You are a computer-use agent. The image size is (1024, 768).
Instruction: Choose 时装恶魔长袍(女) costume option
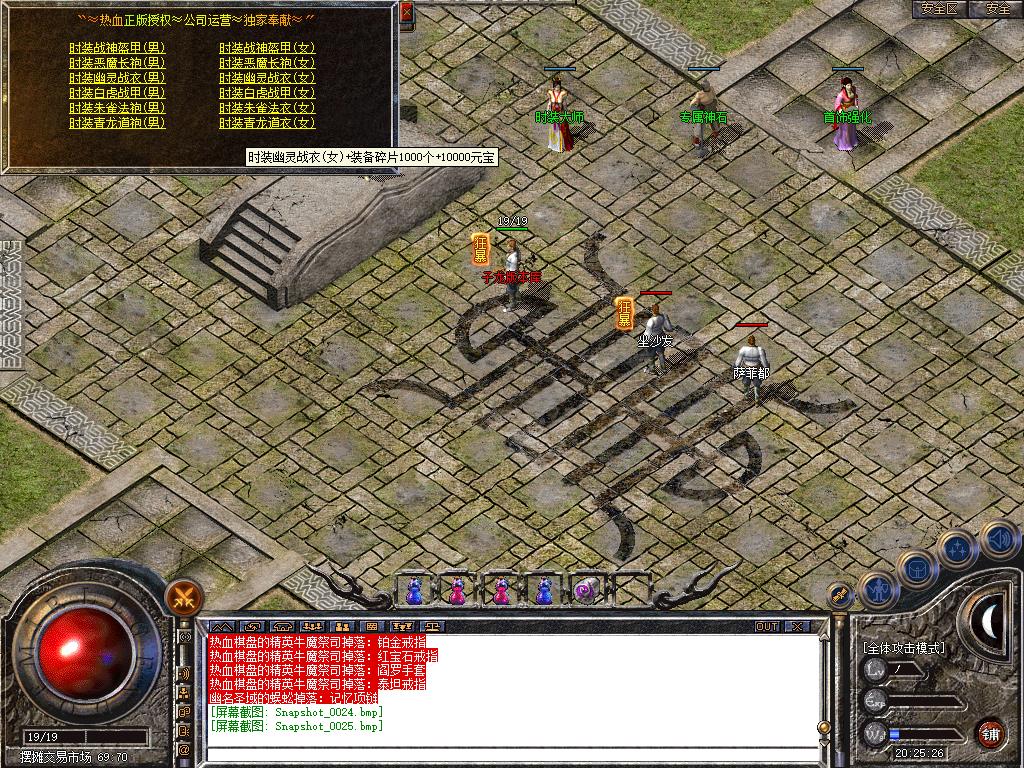(x=267, y=62)
